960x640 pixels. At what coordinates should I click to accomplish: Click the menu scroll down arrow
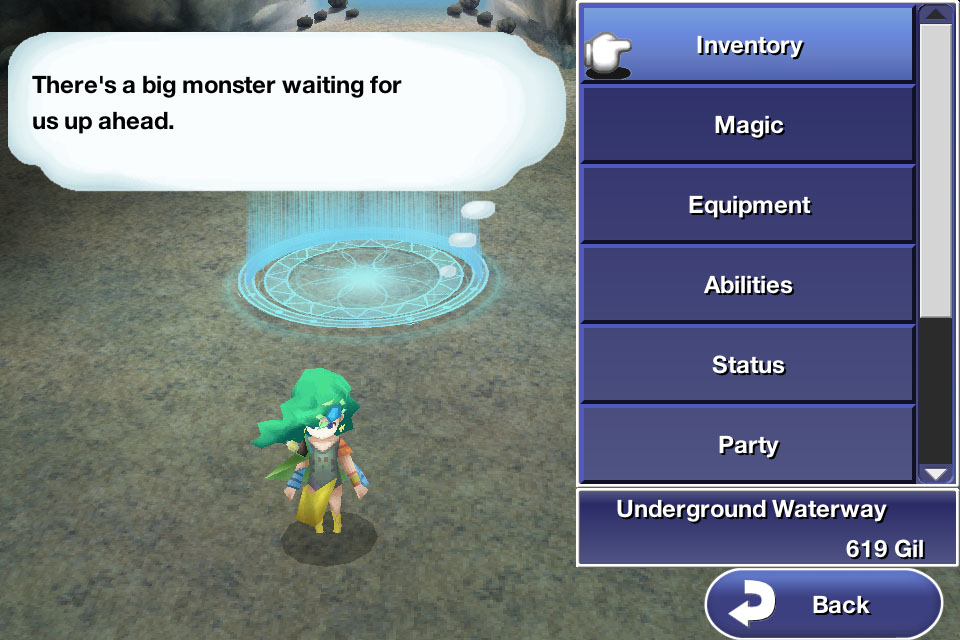coord(935,473)
